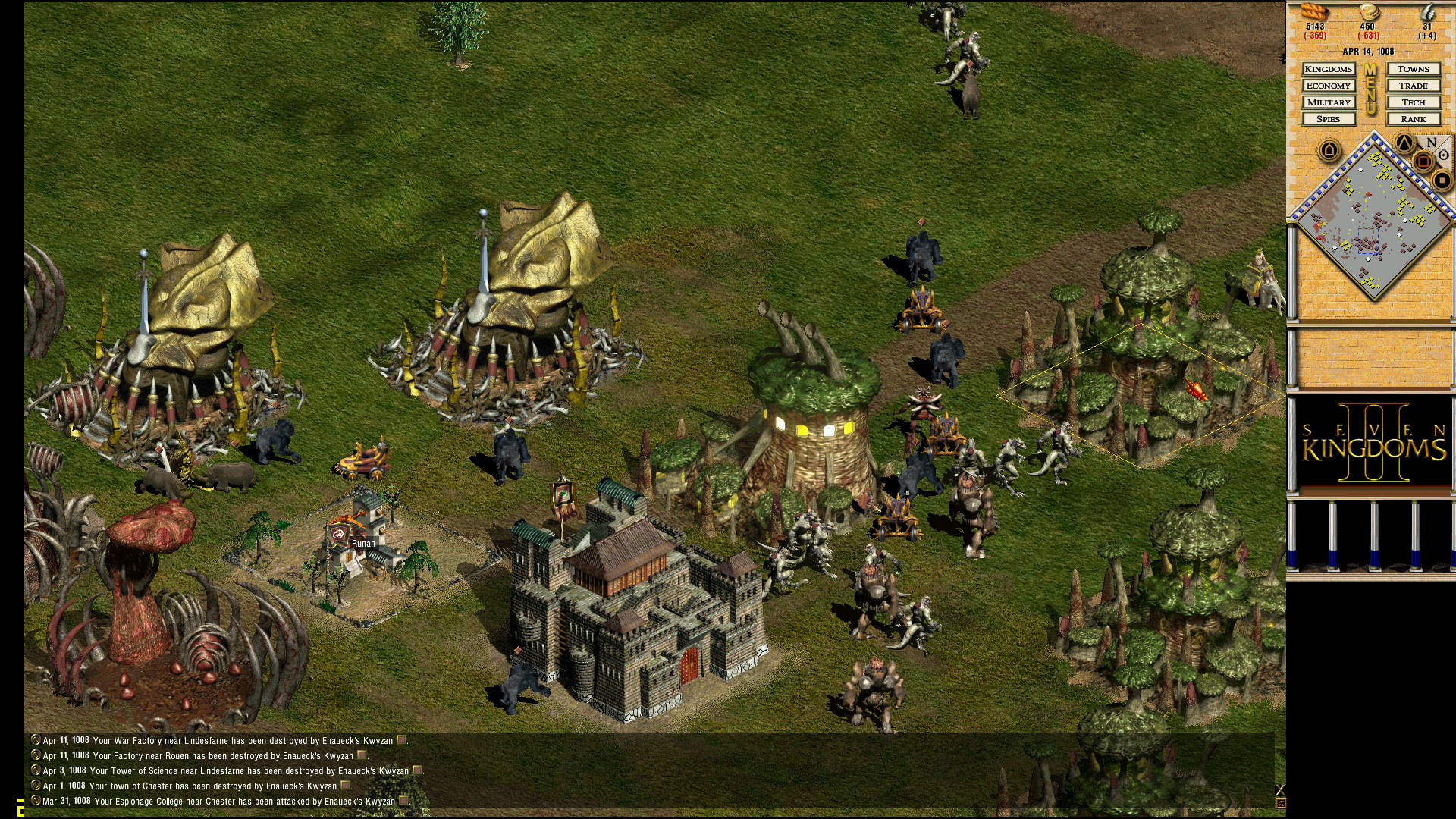
Task: Click the goto icon after the Rouen Factory message
Action: [362, 755]
